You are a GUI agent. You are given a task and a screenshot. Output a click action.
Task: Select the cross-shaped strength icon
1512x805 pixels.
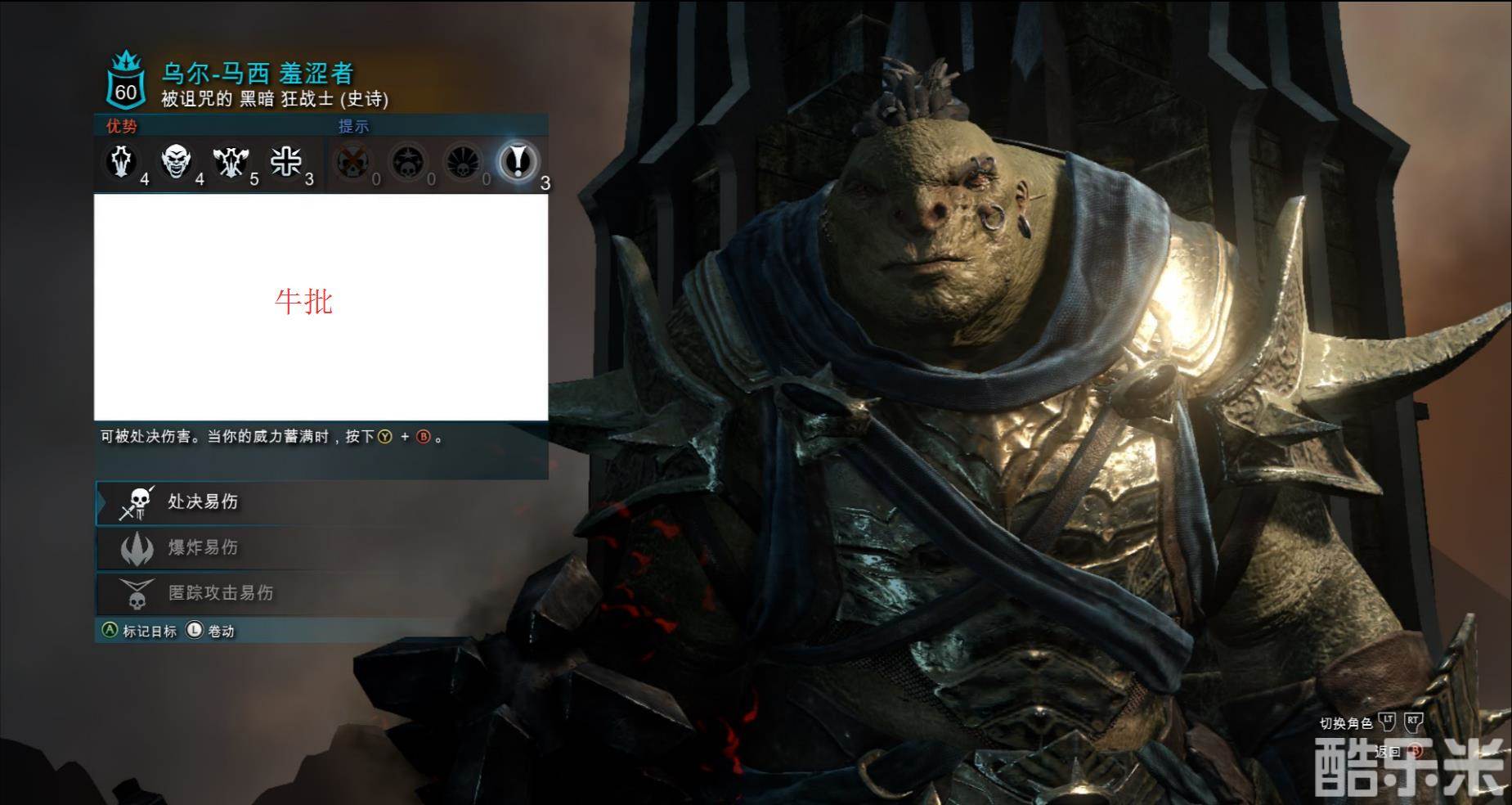click(285, 161)
